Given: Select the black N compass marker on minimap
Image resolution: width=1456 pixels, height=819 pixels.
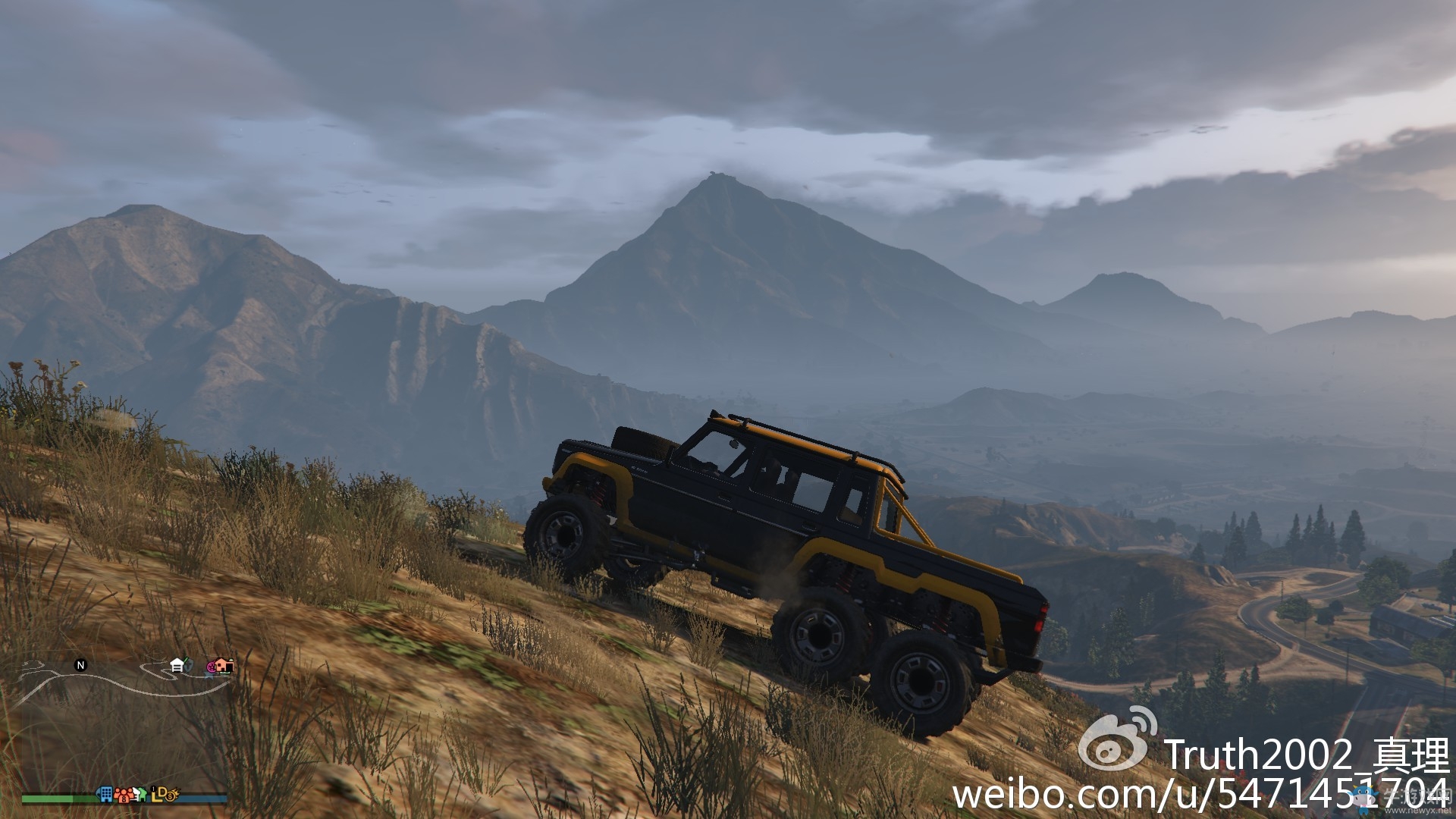Looking at the screenshot, I should pyautogui.click(x=81, y=664).
